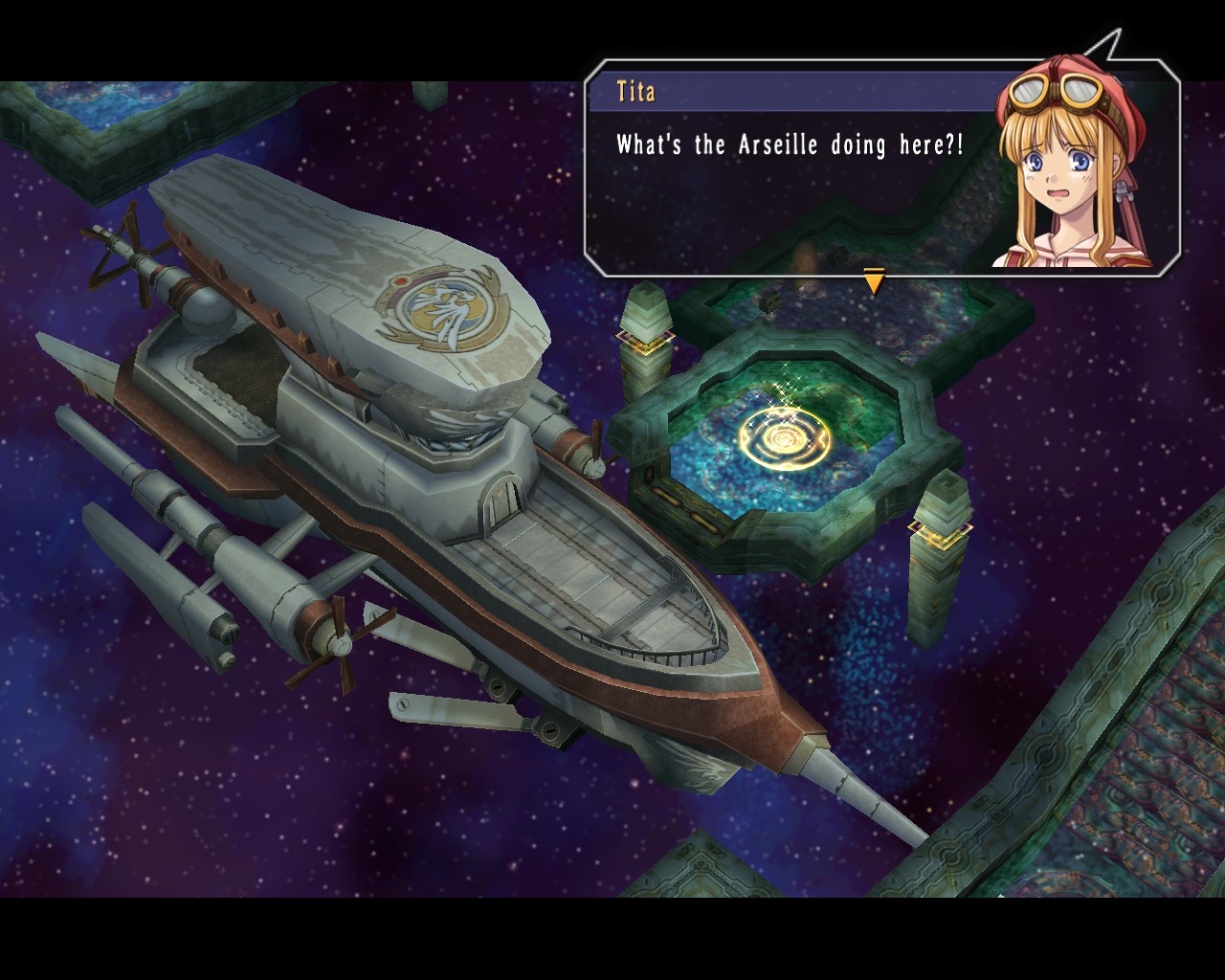
Task: Click the dialogue text about the Arseille
Action: (x=791, y=145)
